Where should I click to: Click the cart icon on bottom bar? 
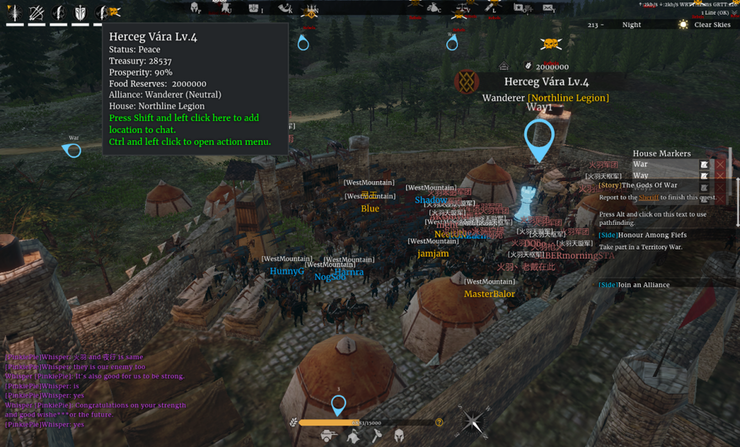(x=327, y=436)
